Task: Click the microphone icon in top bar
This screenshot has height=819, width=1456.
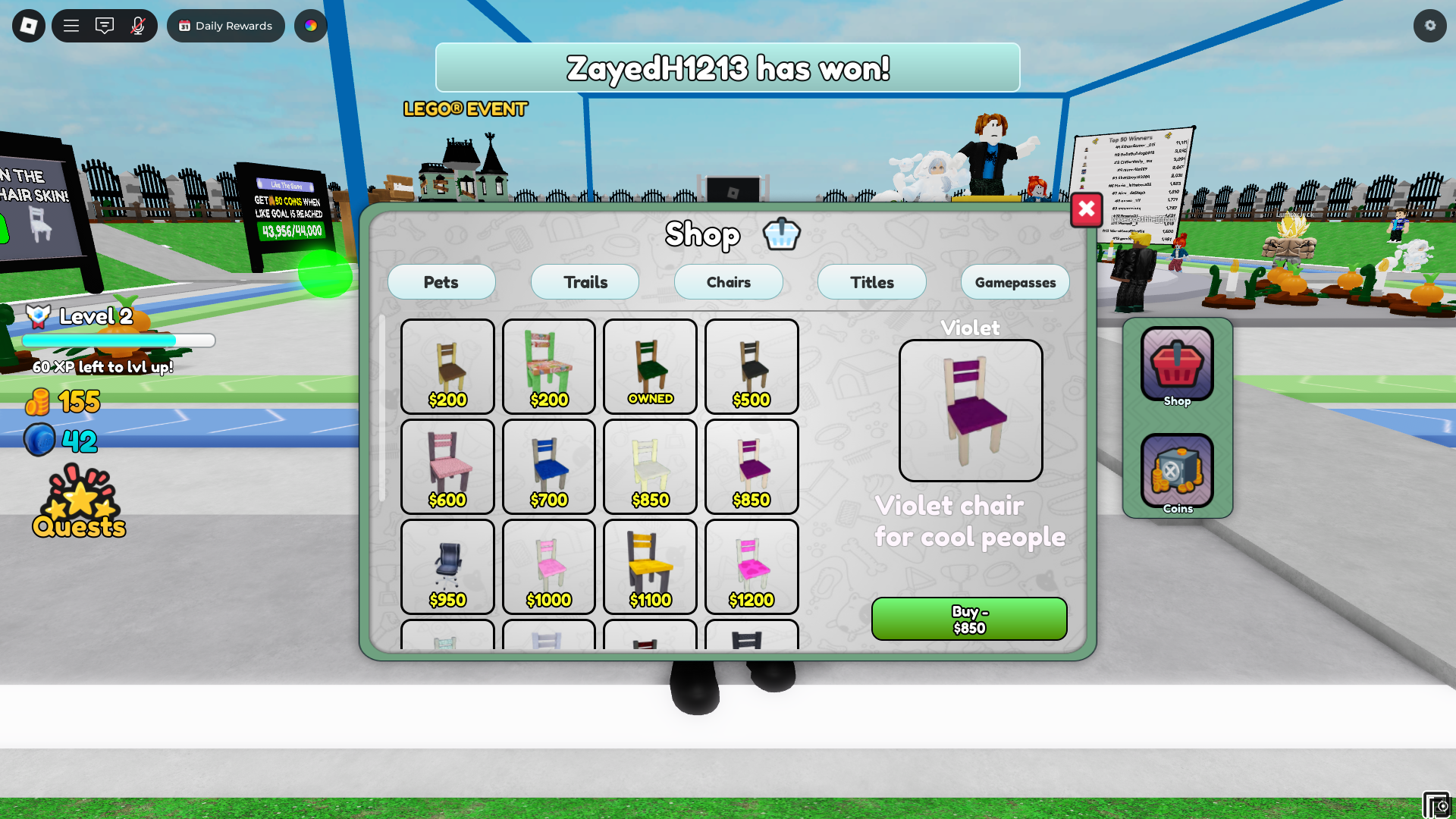Action: pos(136,25)
